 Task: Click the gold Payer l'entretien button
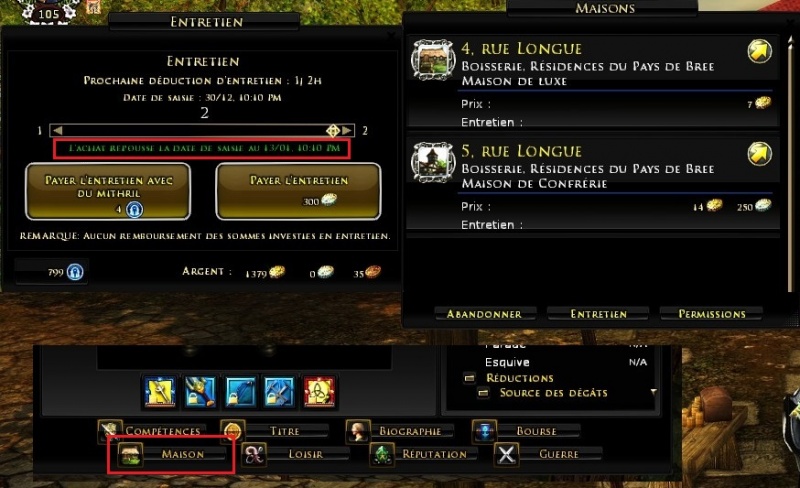pos(298,190)
